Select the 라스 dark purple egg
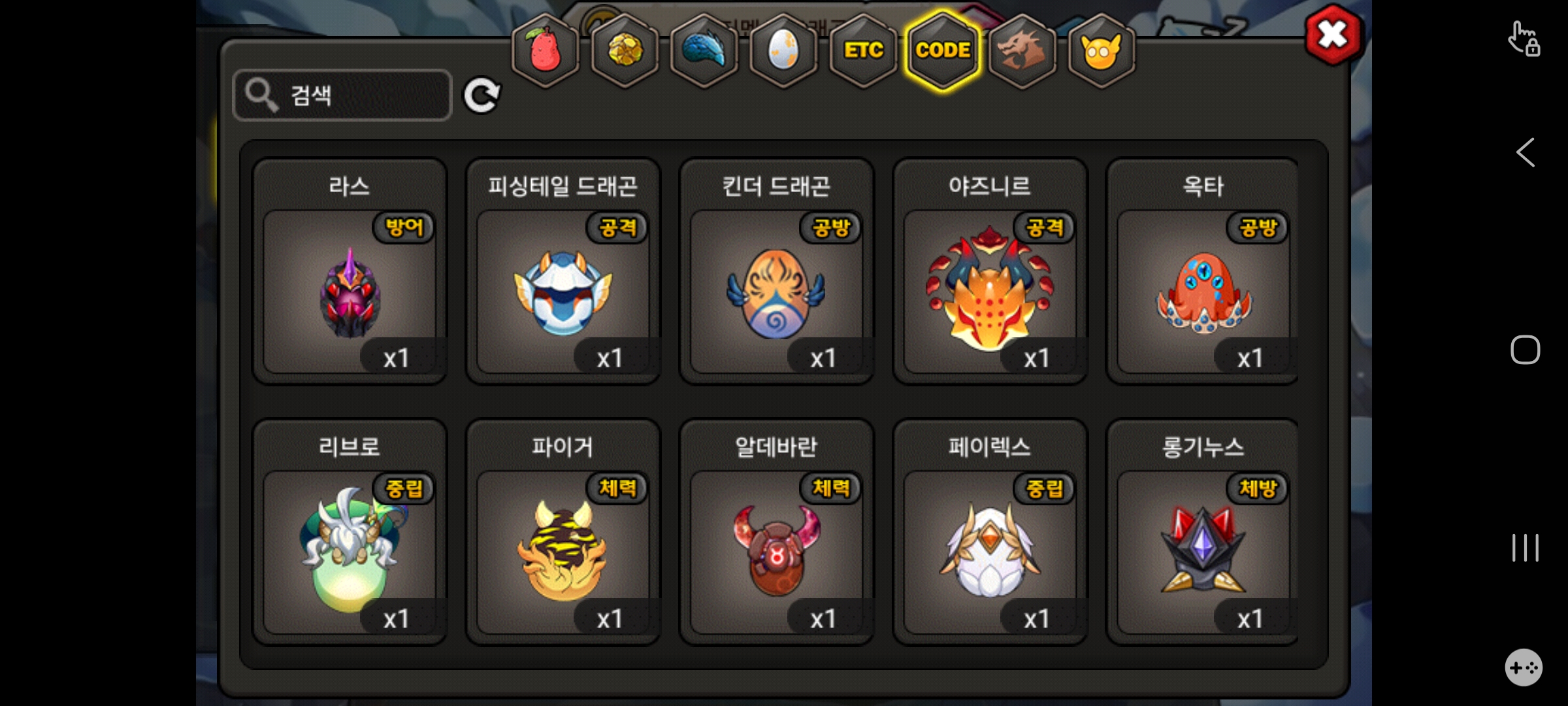This screenshot has width=1568, height=706. click(x=350, y=292)
